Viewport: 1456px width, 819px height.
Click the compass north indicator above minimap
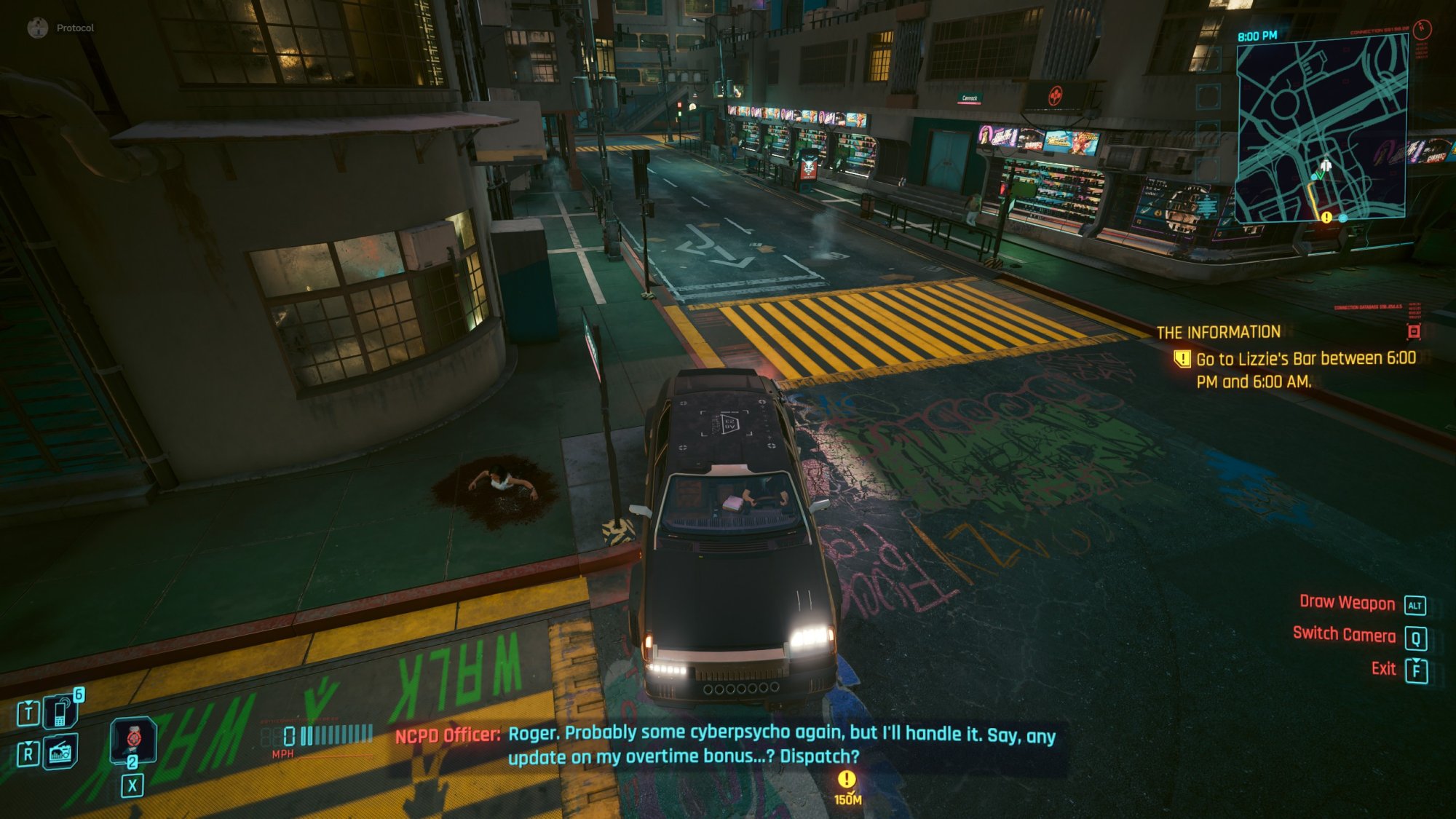(1422, 29)
